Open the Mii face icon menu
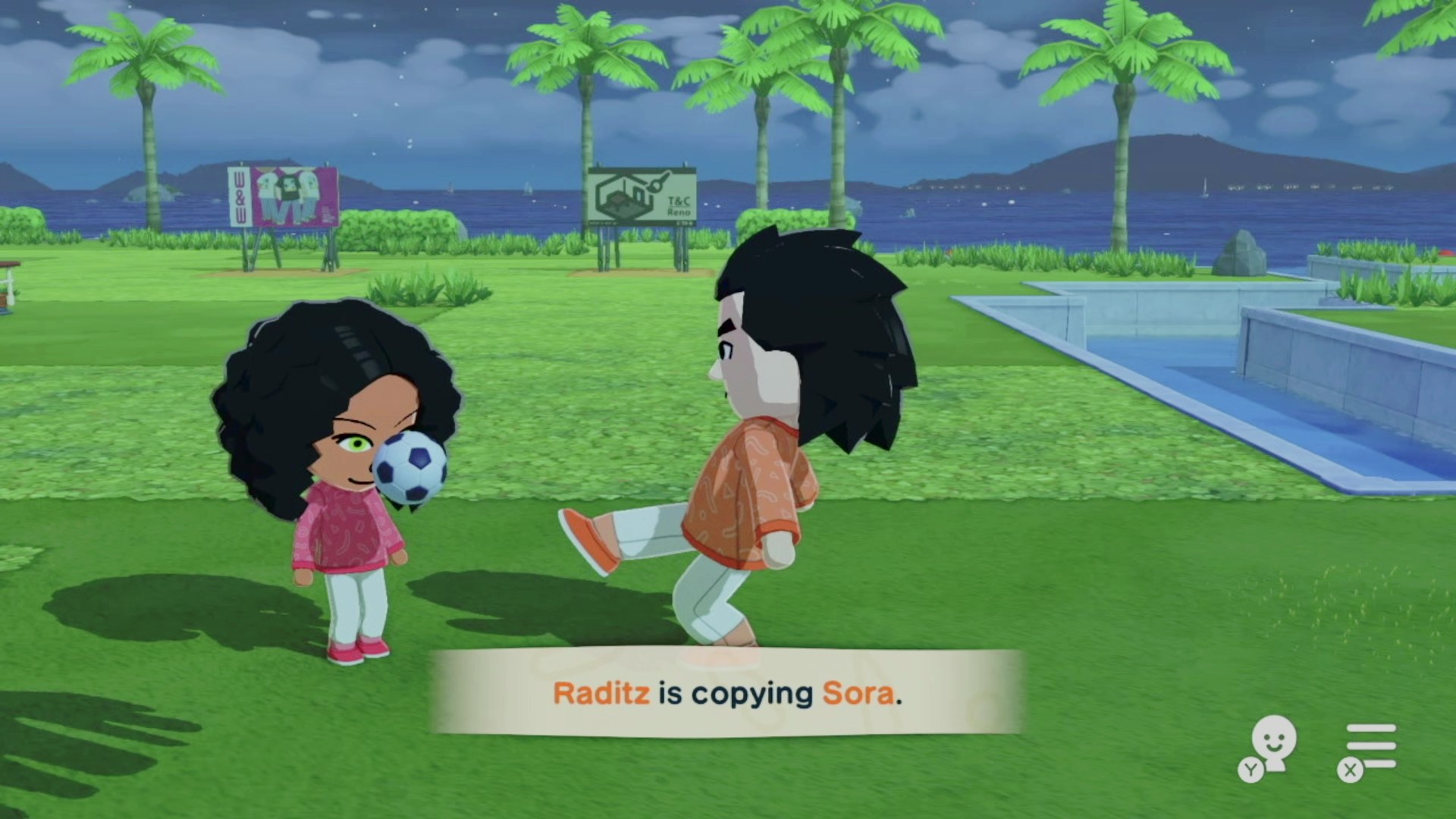Screen dimensions: 1456x819 (x=1272, y=744)
